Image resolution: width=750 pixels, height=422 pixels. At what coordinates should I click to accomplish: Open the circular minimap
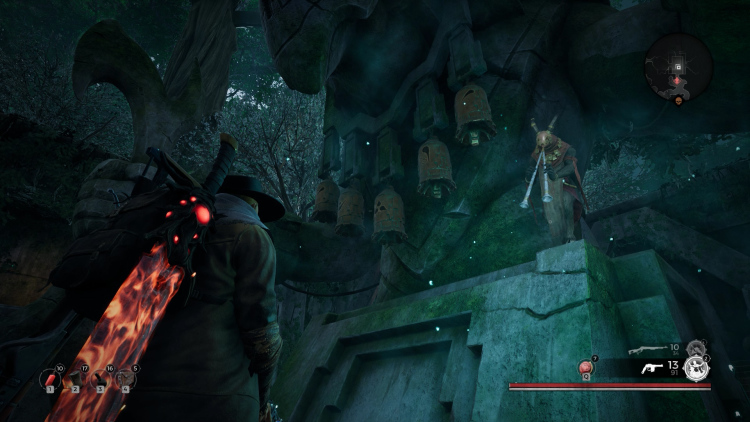tap(678, 67)
